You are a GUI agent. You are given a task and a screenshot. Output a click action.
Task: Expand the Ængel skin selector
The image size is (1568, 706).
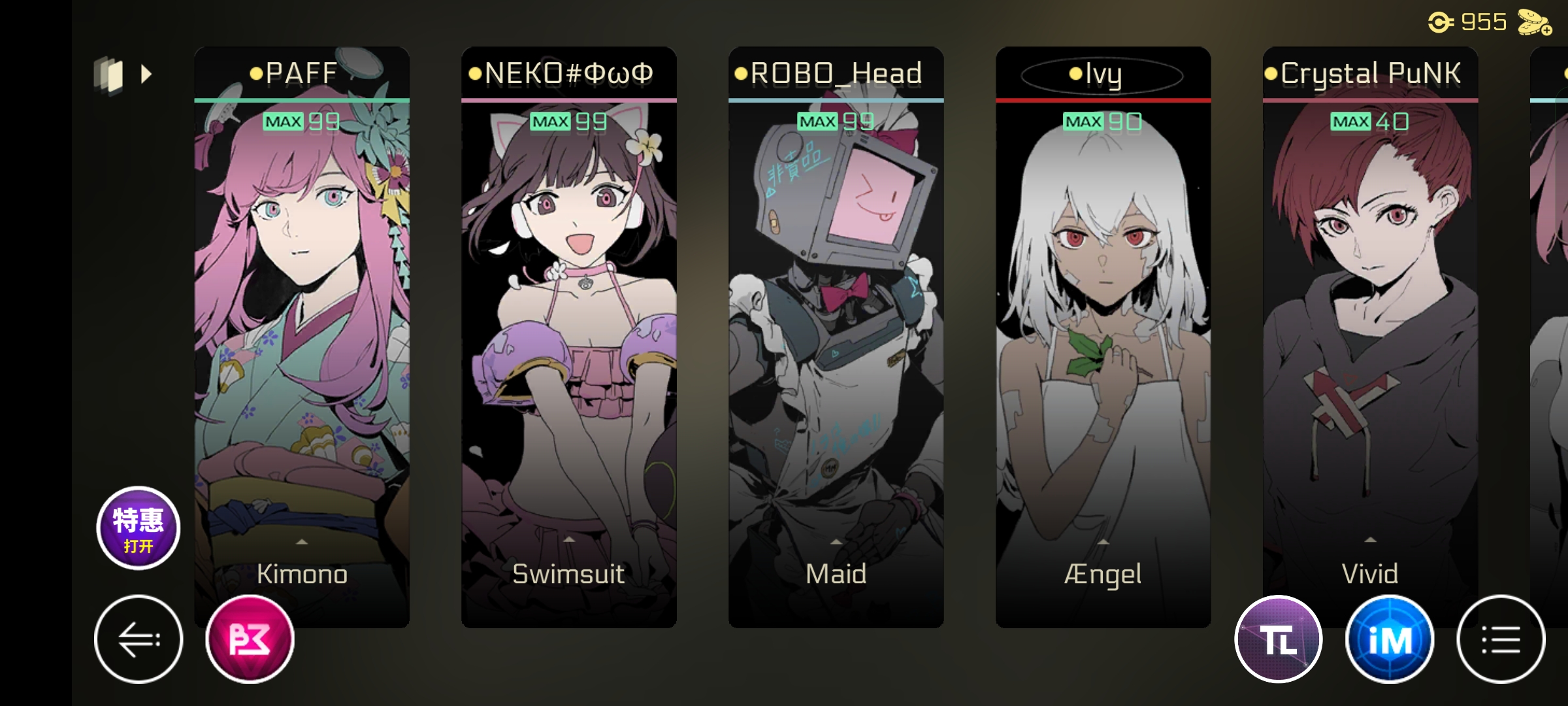(x=1103, y=567)
